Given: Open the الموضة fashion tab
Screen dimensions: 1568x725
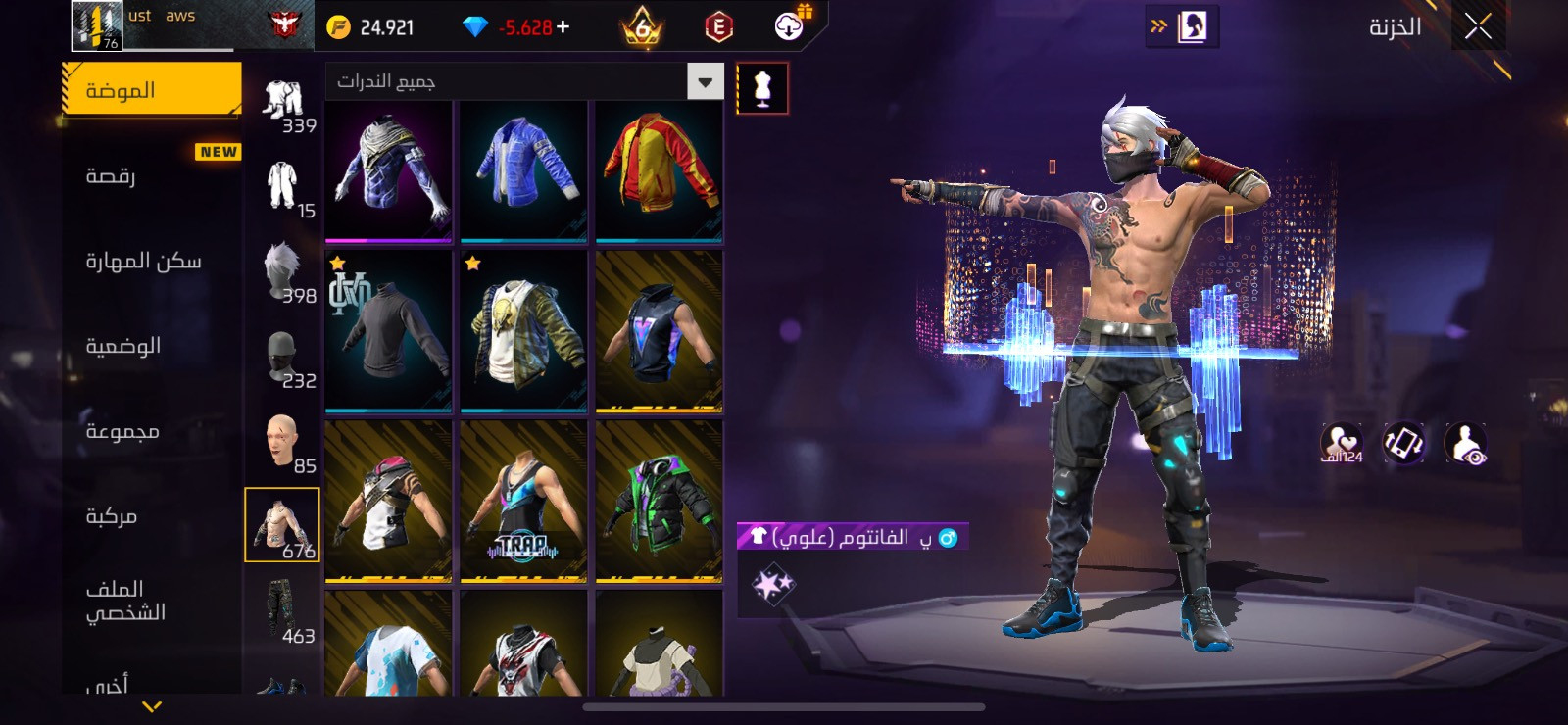Looking at the screenshot, I should click(x=152, y=90).
